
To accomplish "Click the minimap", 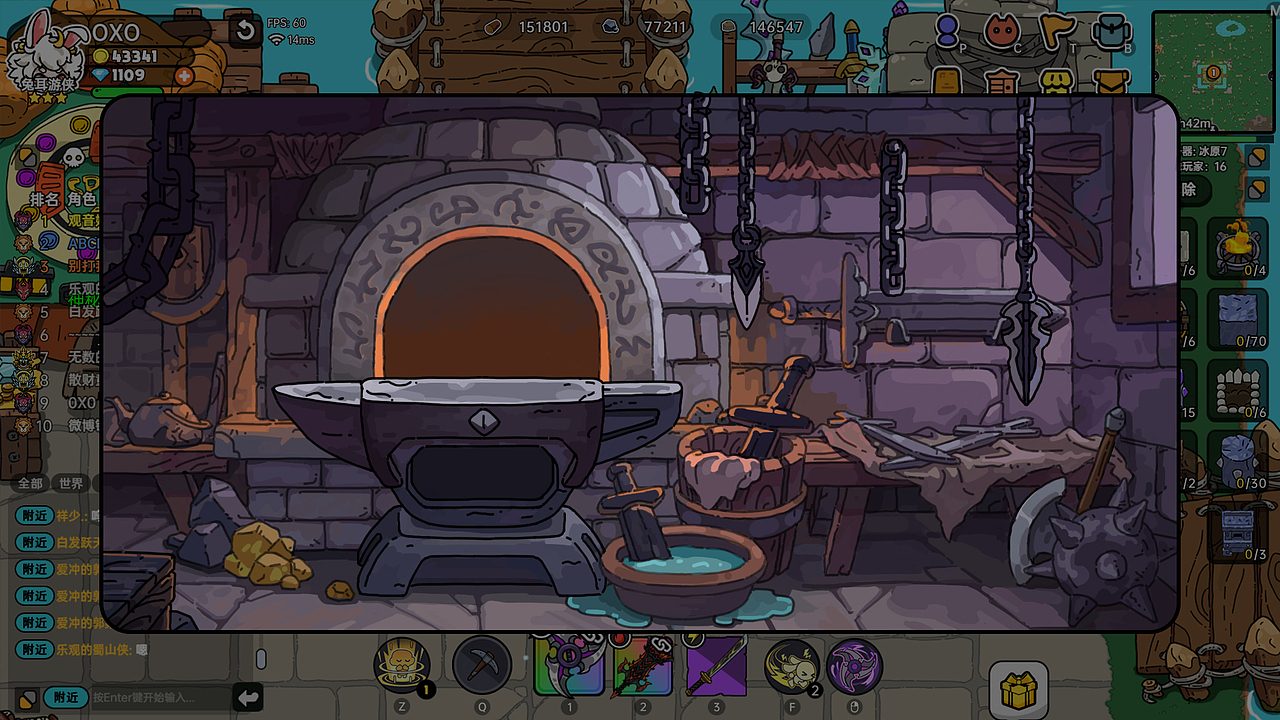I will (1213, 72).
